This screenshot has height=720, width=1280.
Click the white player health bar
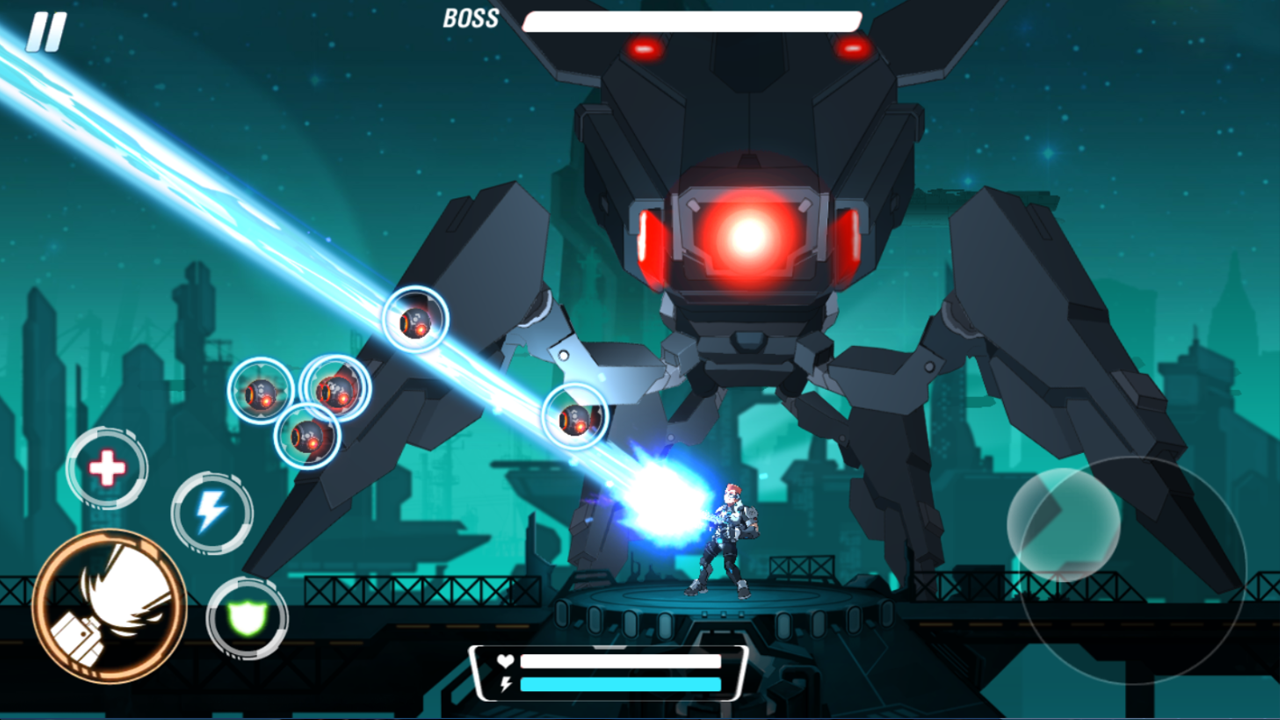(x=620, y=660)
